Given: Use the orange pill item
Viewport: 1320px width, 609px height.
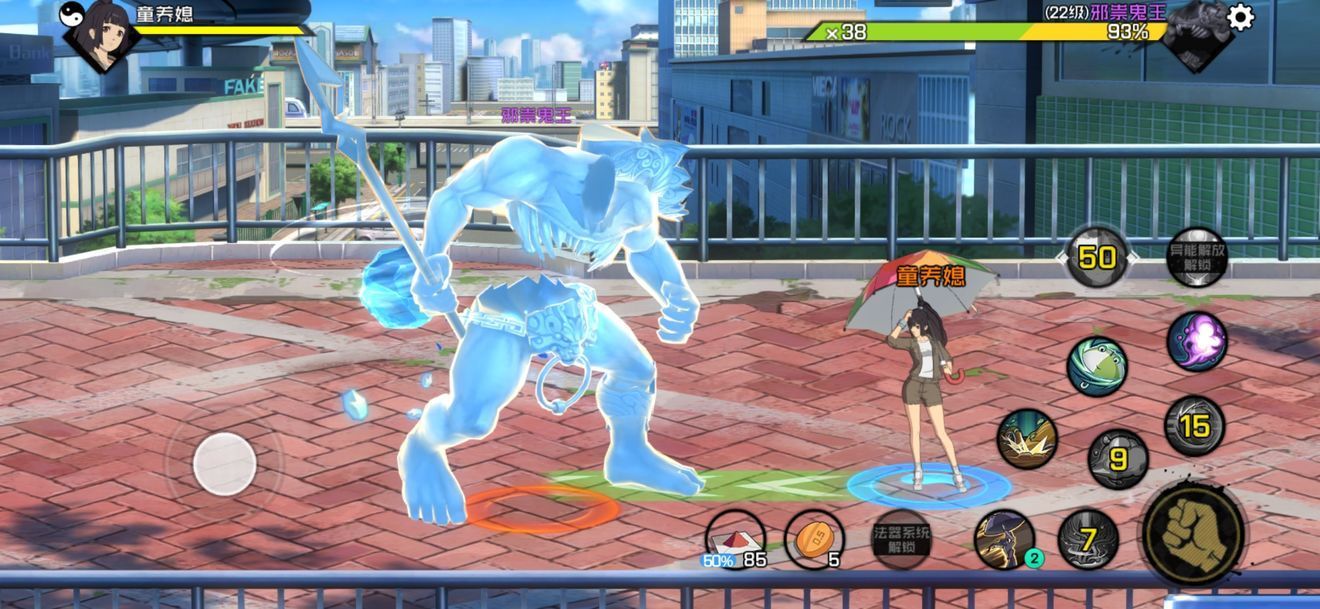Looking at the screenshot, I should [814, 540].
